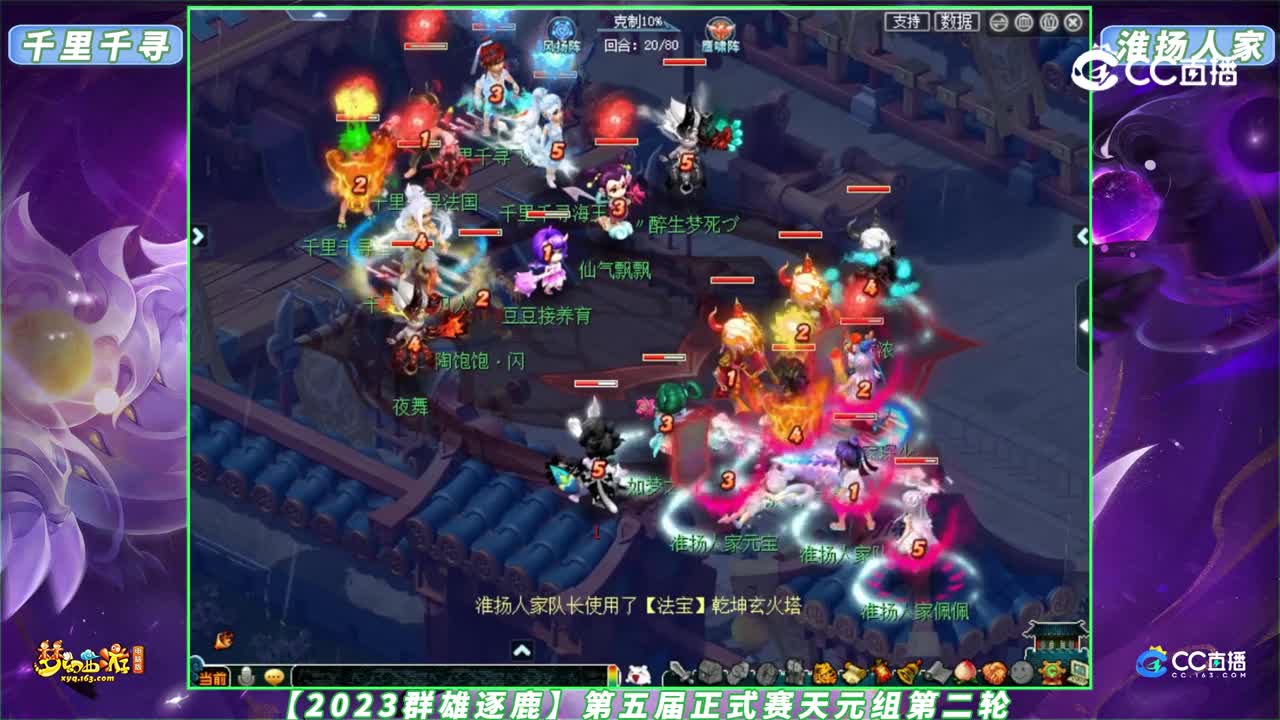Click the golden bell item icon
Viewport: 1280px width, 720px height.
[907, 671]
